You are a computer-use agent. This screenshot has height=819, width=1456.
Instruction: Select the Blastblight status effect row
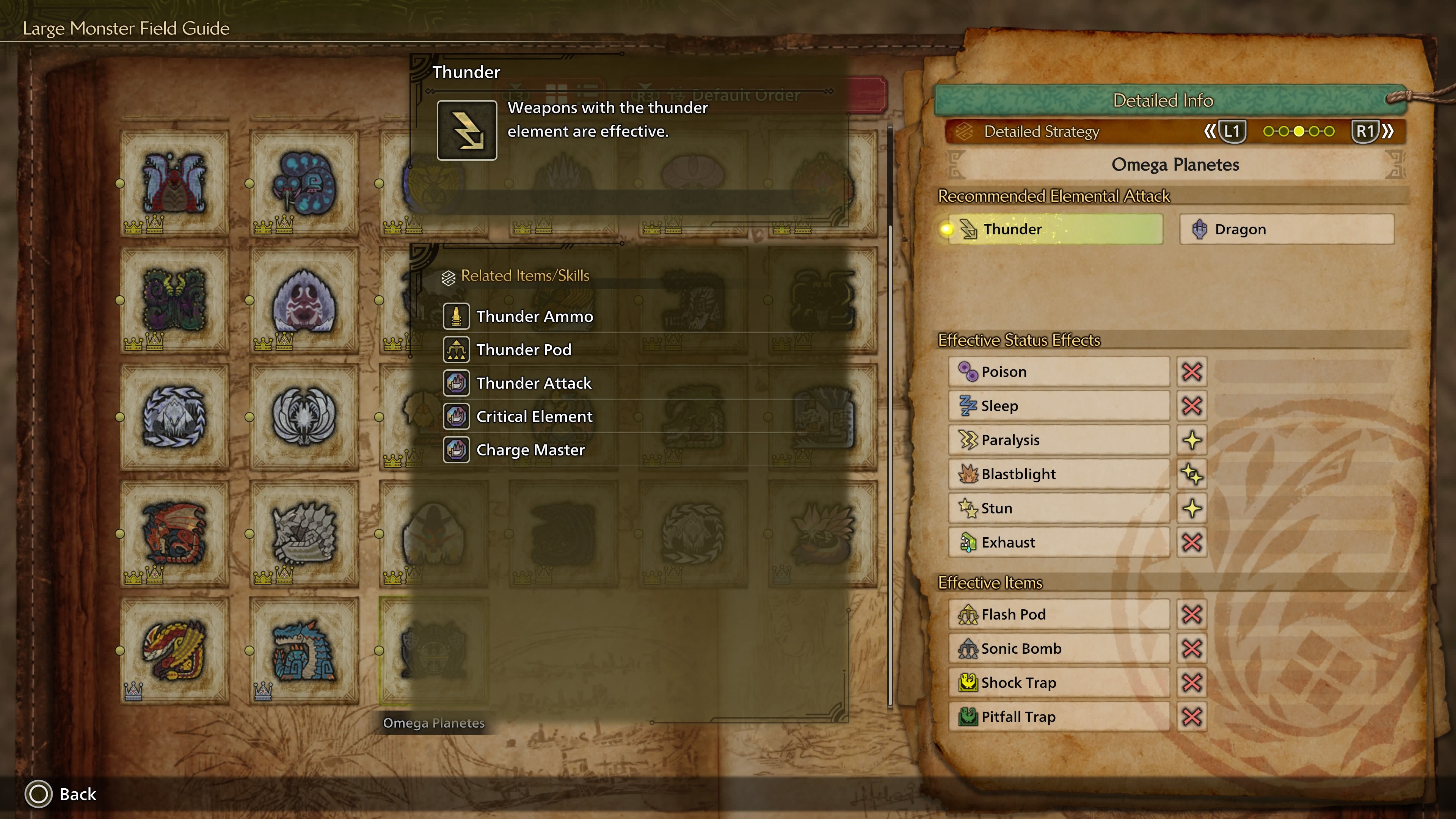tap(1058, 474)
